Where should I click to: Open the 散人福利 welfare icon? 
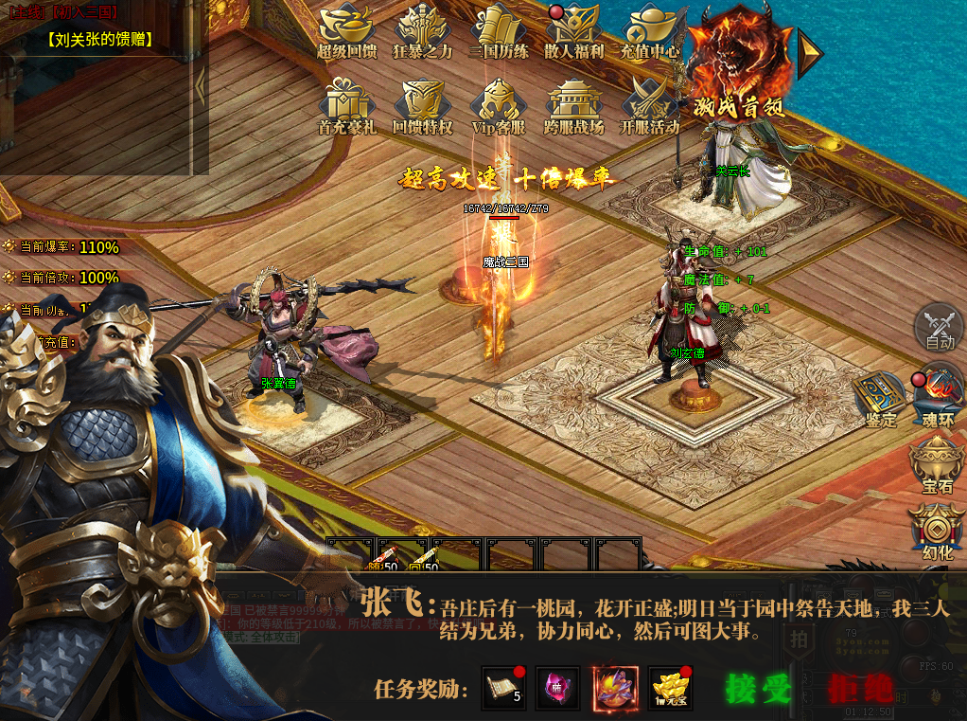(574, 30)
